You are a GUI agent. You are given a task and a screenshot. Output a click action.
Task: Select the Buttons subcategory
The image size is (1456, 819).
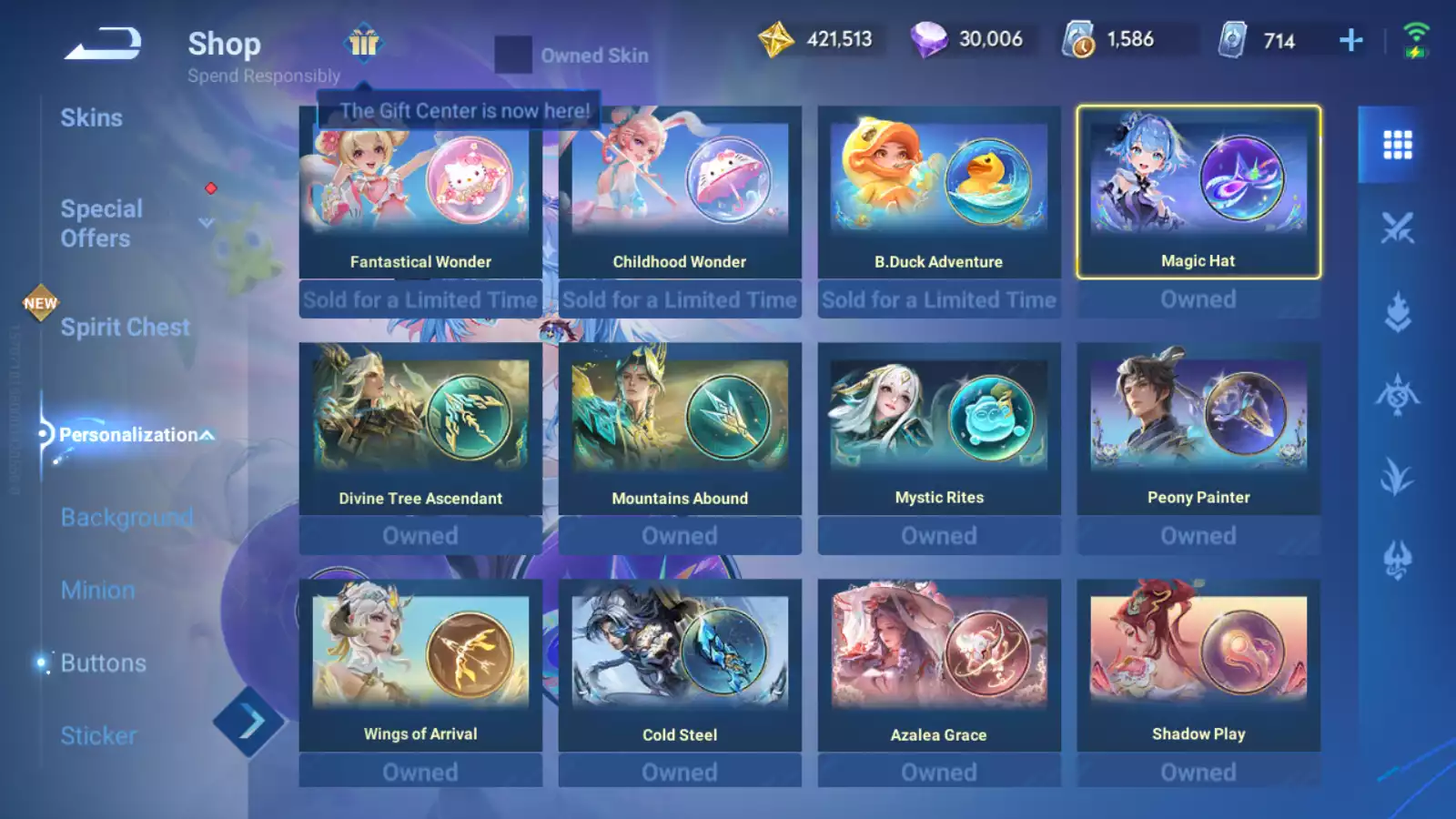click(x=103, y=663)
